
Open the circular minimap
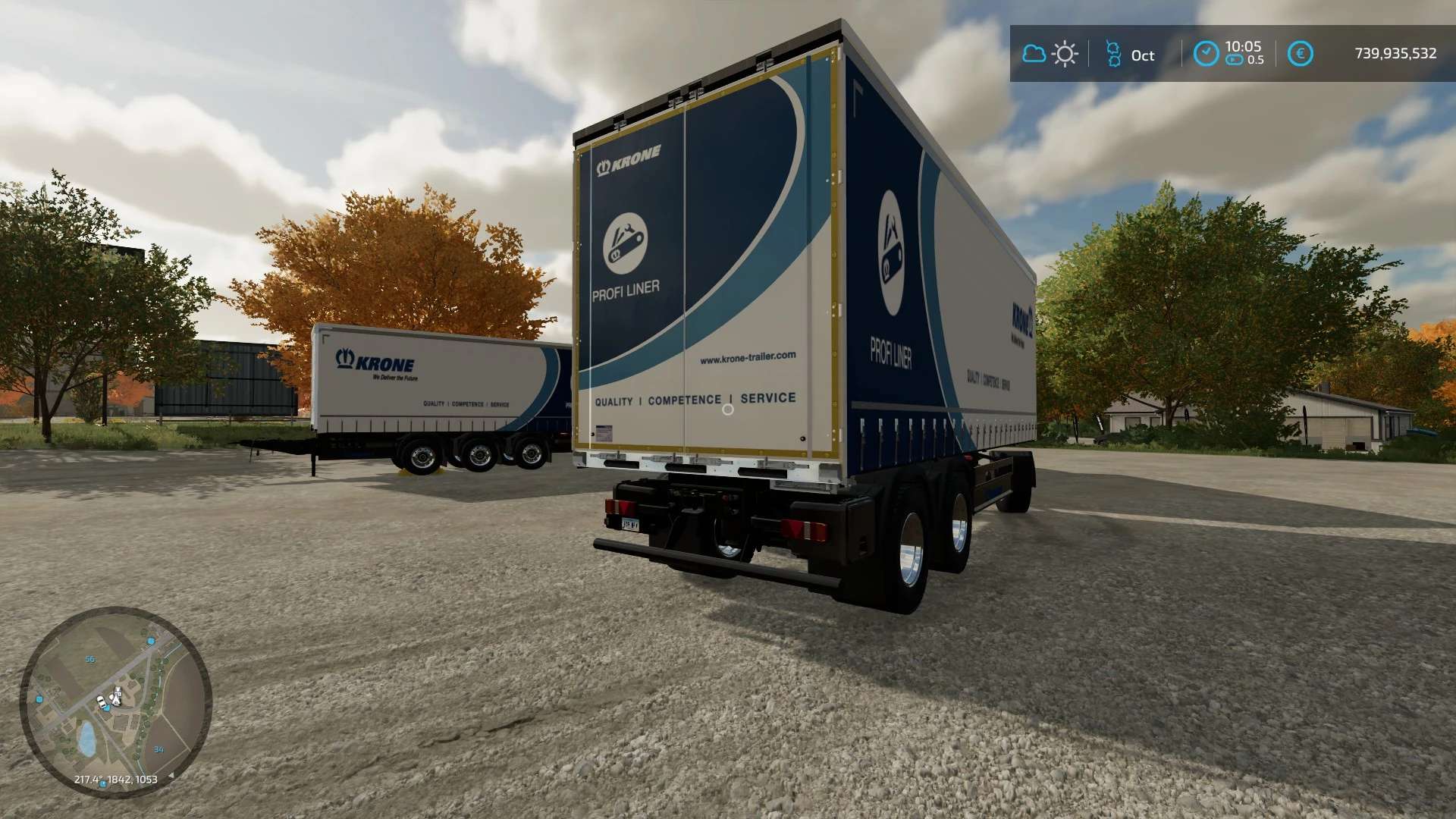[x=115, y=701]
